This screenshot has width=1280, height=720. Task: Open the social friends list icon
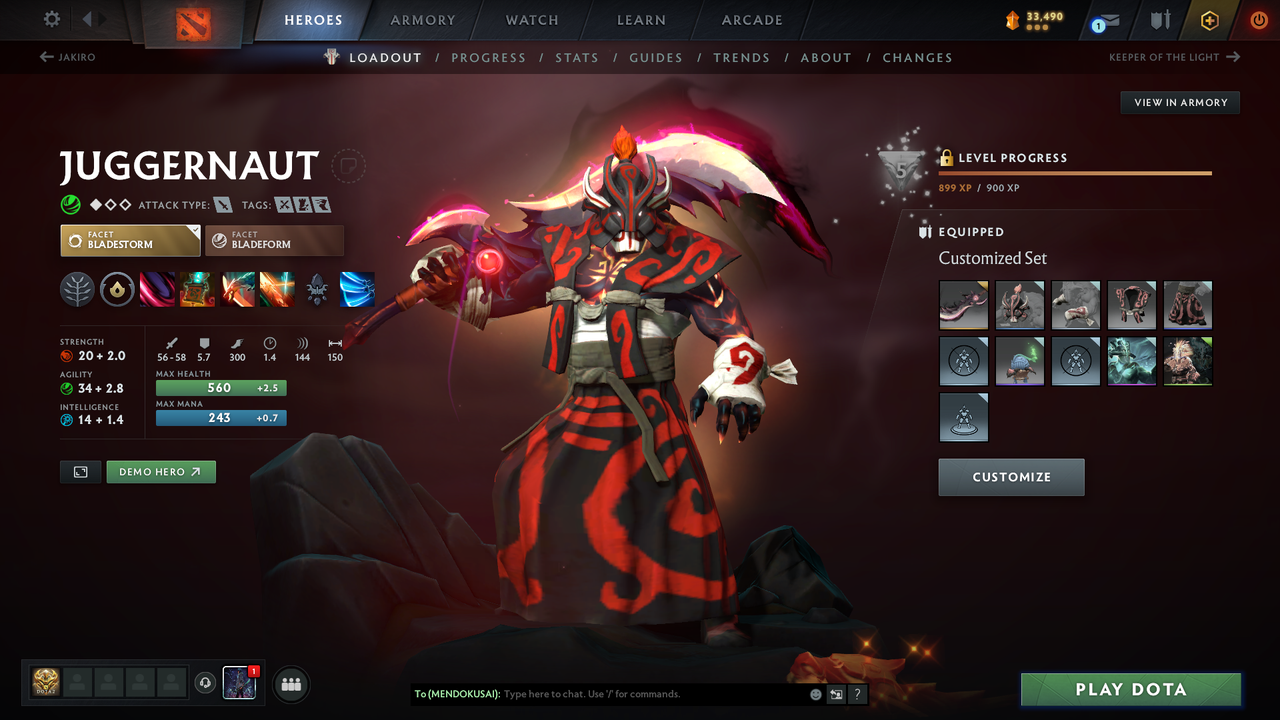coord(290,683)
